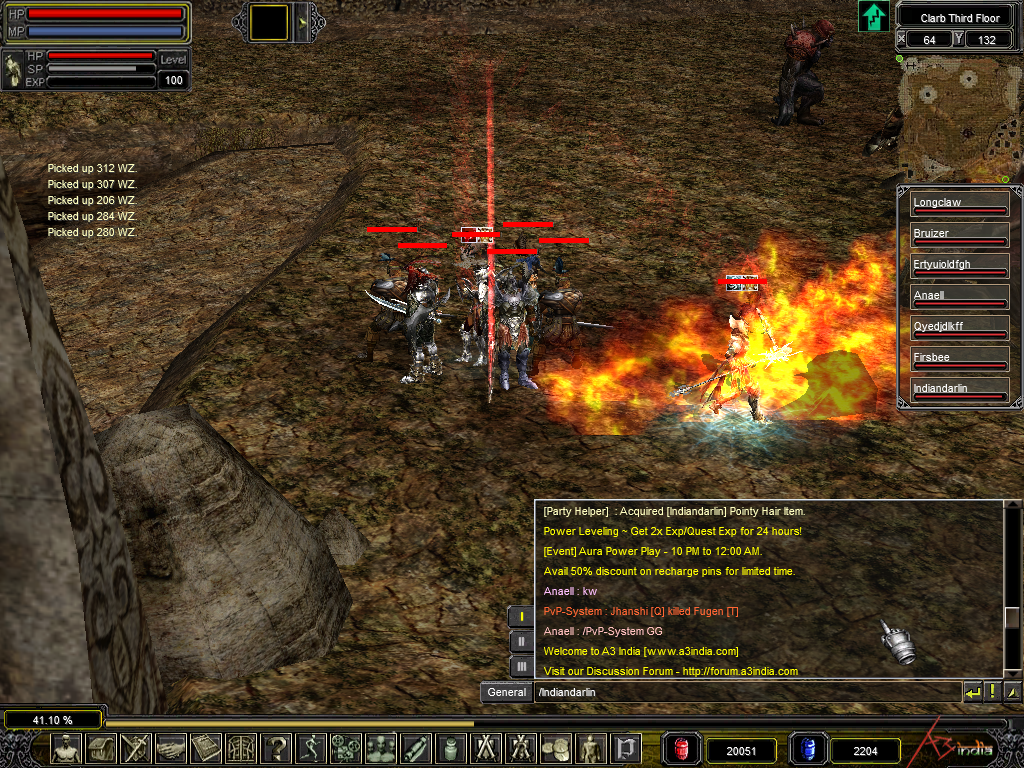The height and width of the screenshot is (768, 1024).
Task: Click the chat scrollbar handle
Action: (x=1013, y=617)
